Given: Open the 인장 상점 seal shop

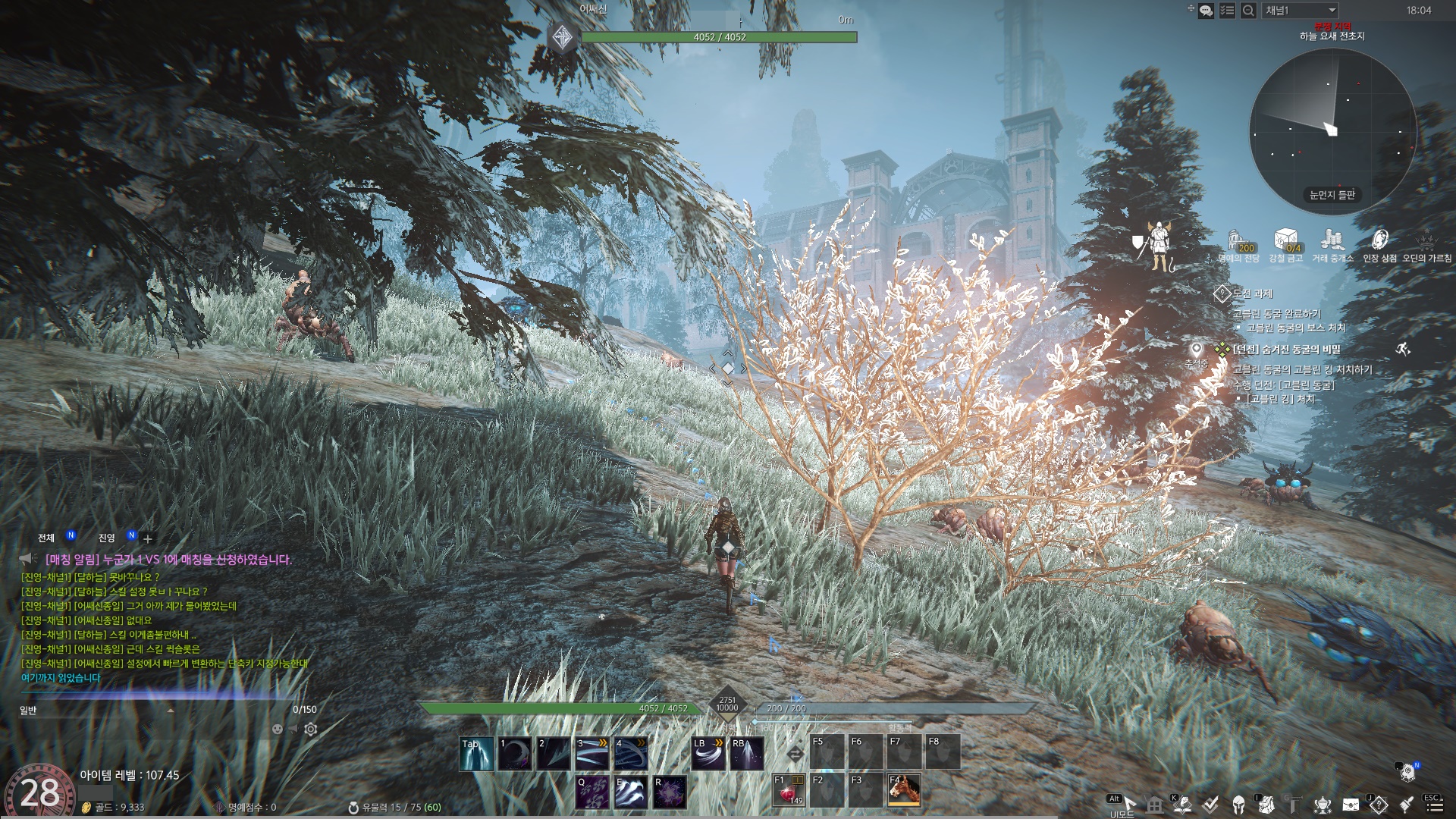Looking at the screenshot, I should coord(1379,241).
